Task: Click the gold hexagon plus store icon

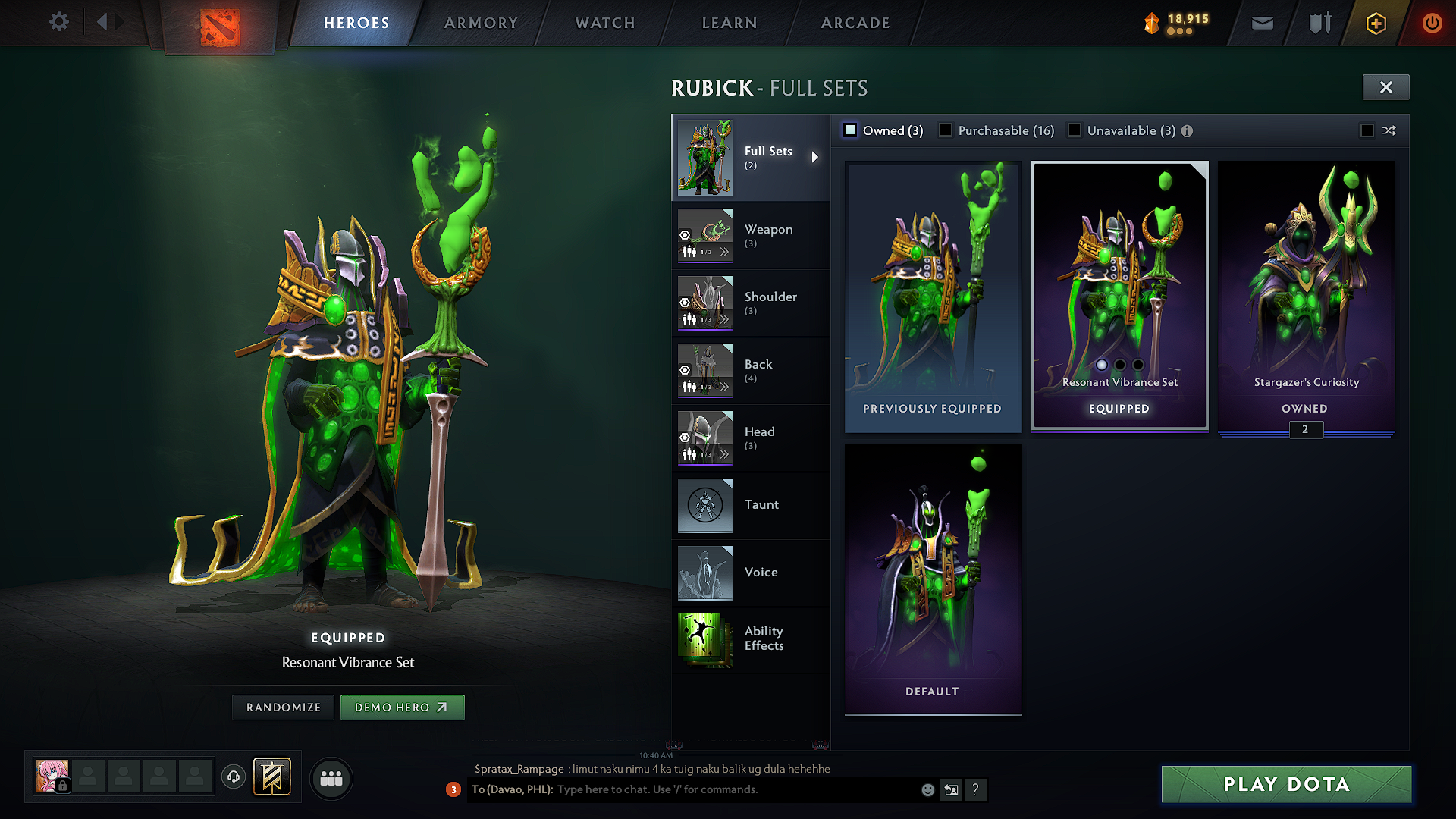Action: pos(1375,23)
